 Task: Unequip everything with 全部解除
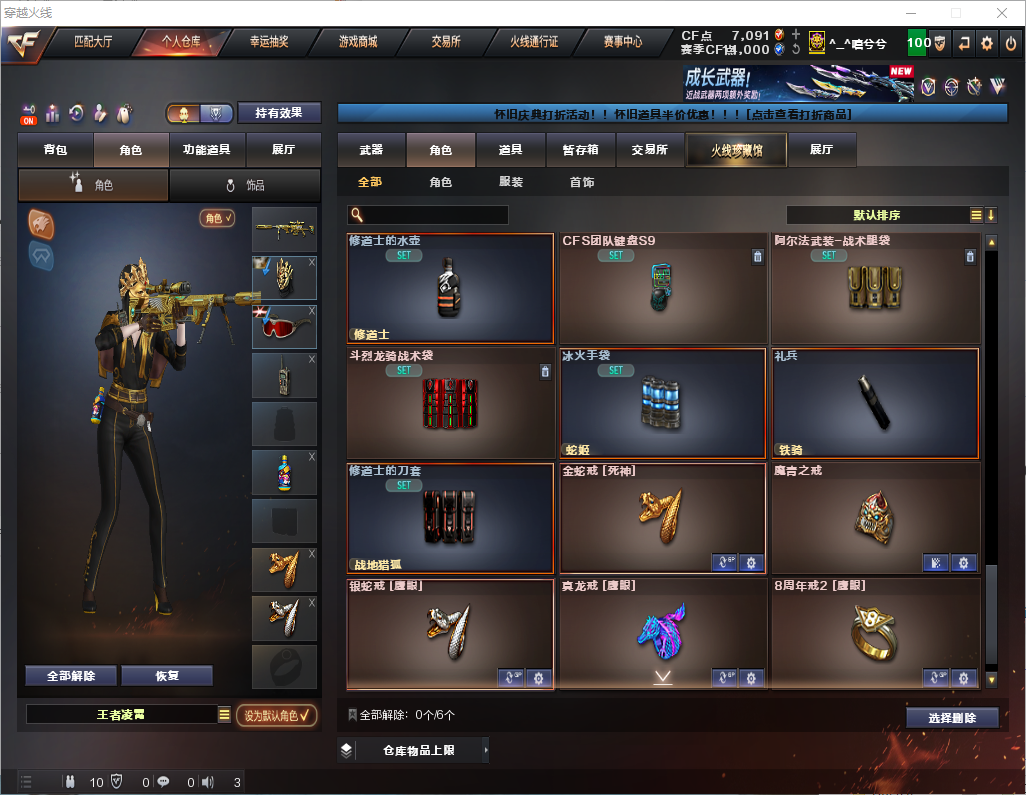tap(71, 676)
